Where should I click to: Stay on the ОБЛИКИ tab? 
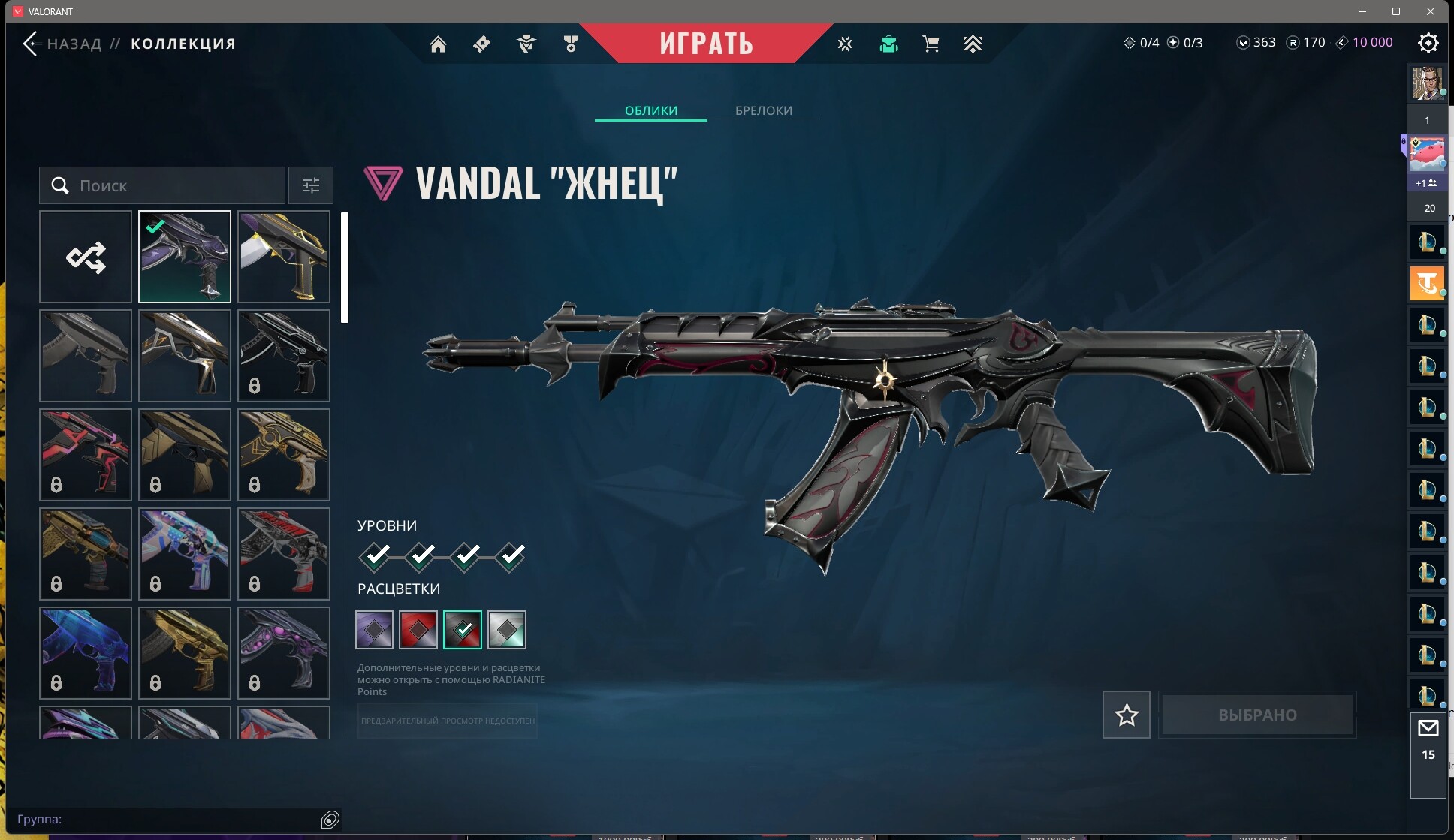[650, 110]
